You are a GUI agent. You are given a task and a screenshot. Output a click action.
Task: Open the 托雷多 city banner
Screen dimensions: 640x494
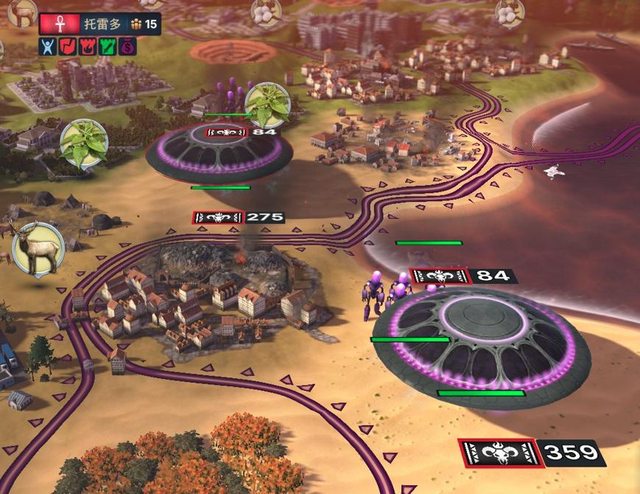100,22
